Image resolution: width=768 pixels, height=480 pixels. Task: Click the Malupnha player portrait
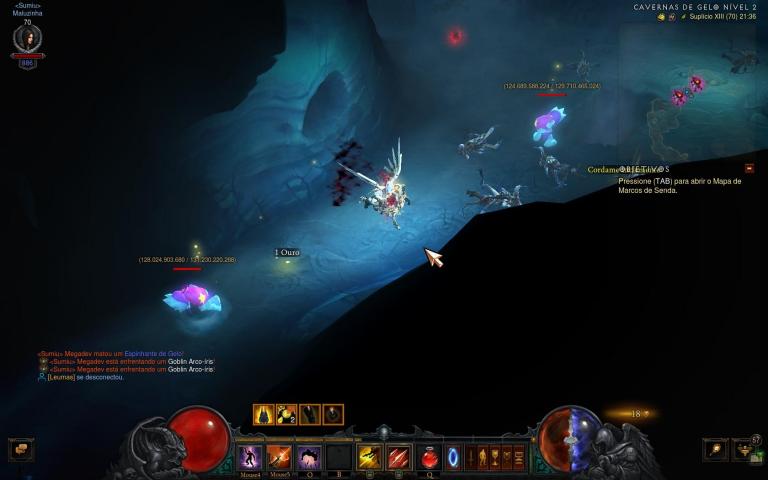click(27, 40)
